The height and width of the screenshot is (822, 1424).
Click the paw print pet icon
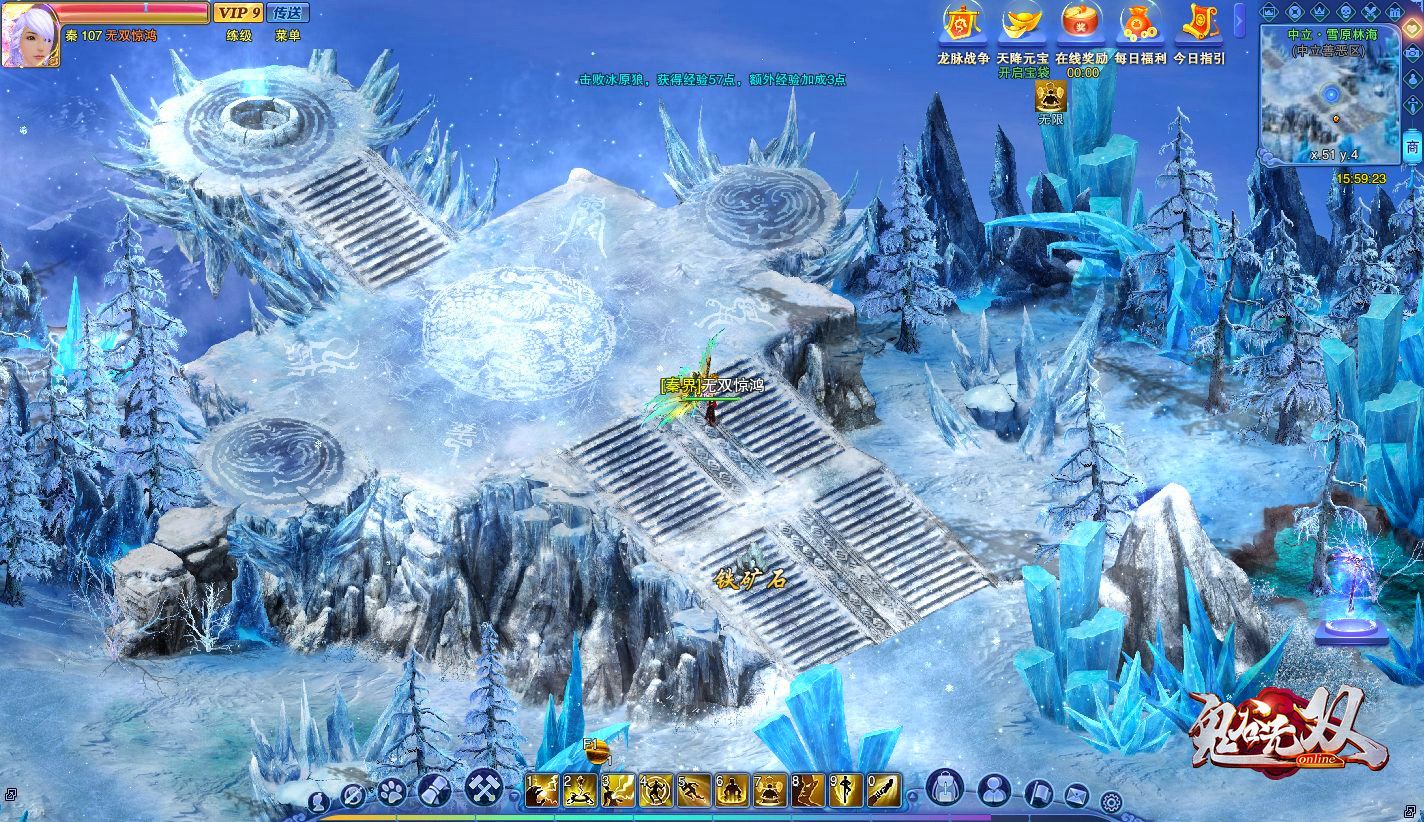pos(391,793)
